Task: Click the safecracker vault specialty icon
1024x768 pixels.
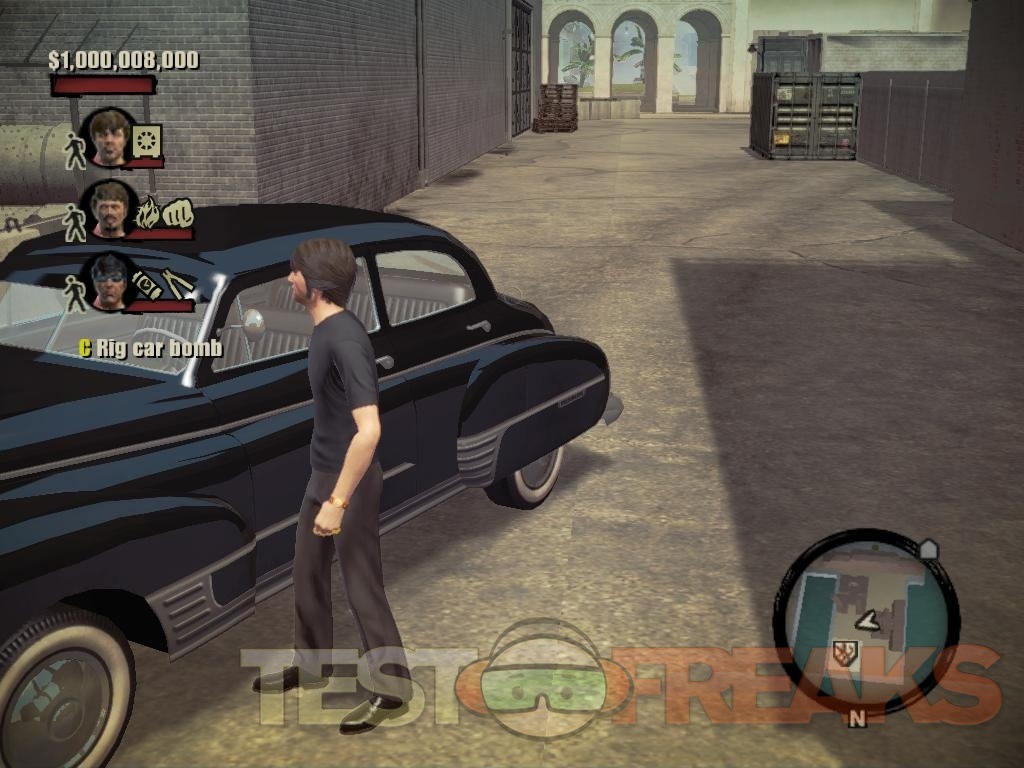Action: pos(147,141)
